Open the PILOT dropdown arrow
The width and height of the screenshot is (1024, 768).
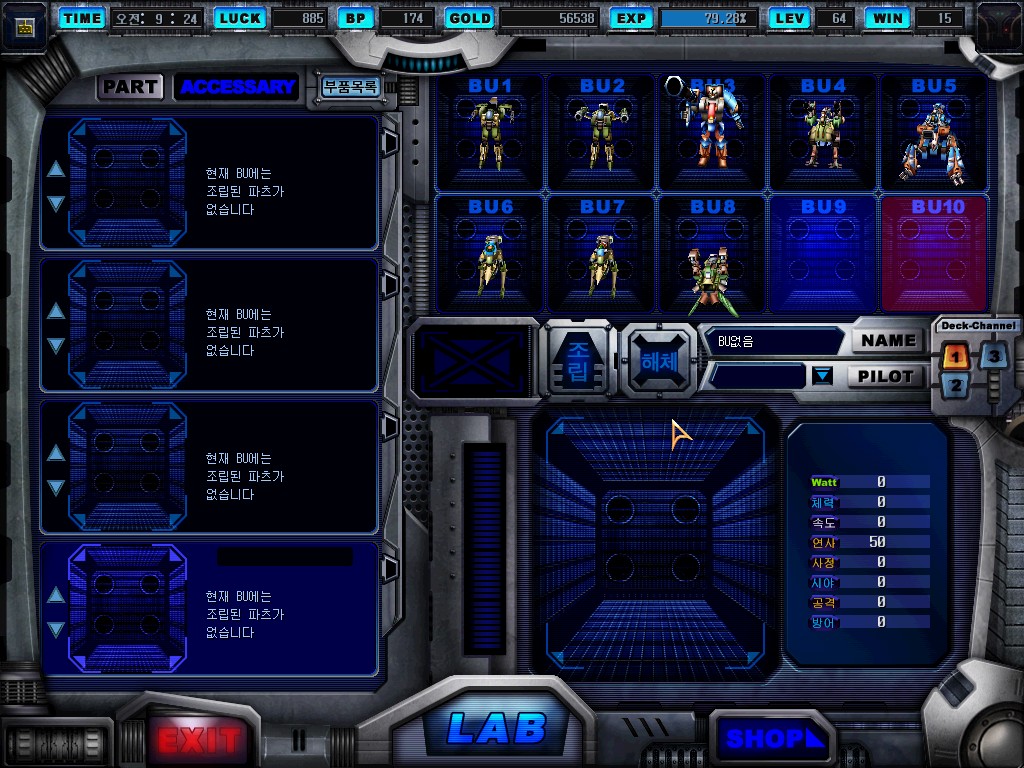click(822, 376)
